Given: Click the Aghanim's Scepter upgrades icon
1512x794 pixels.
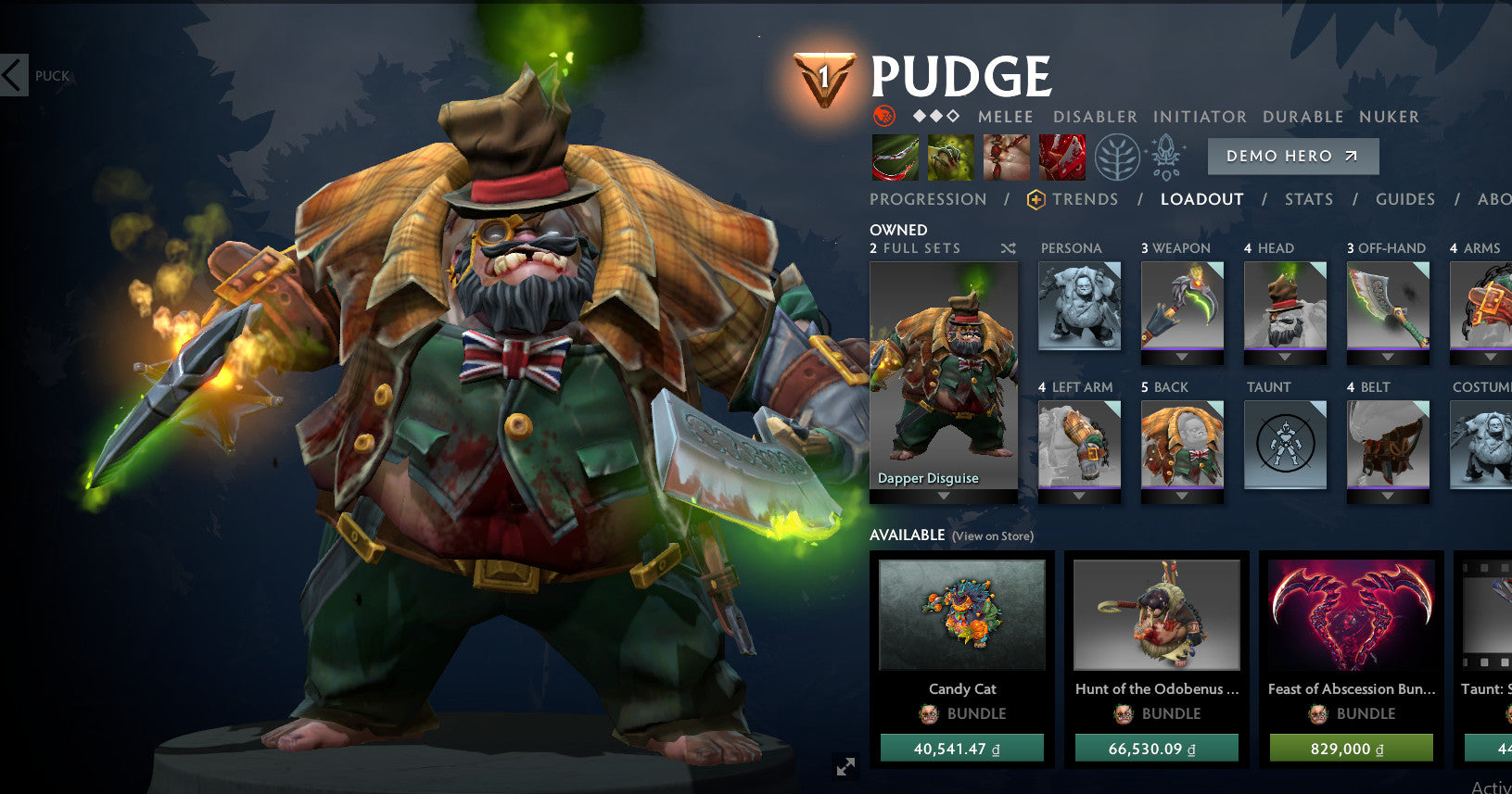Looking at the screenshot, I should 1166,156.
